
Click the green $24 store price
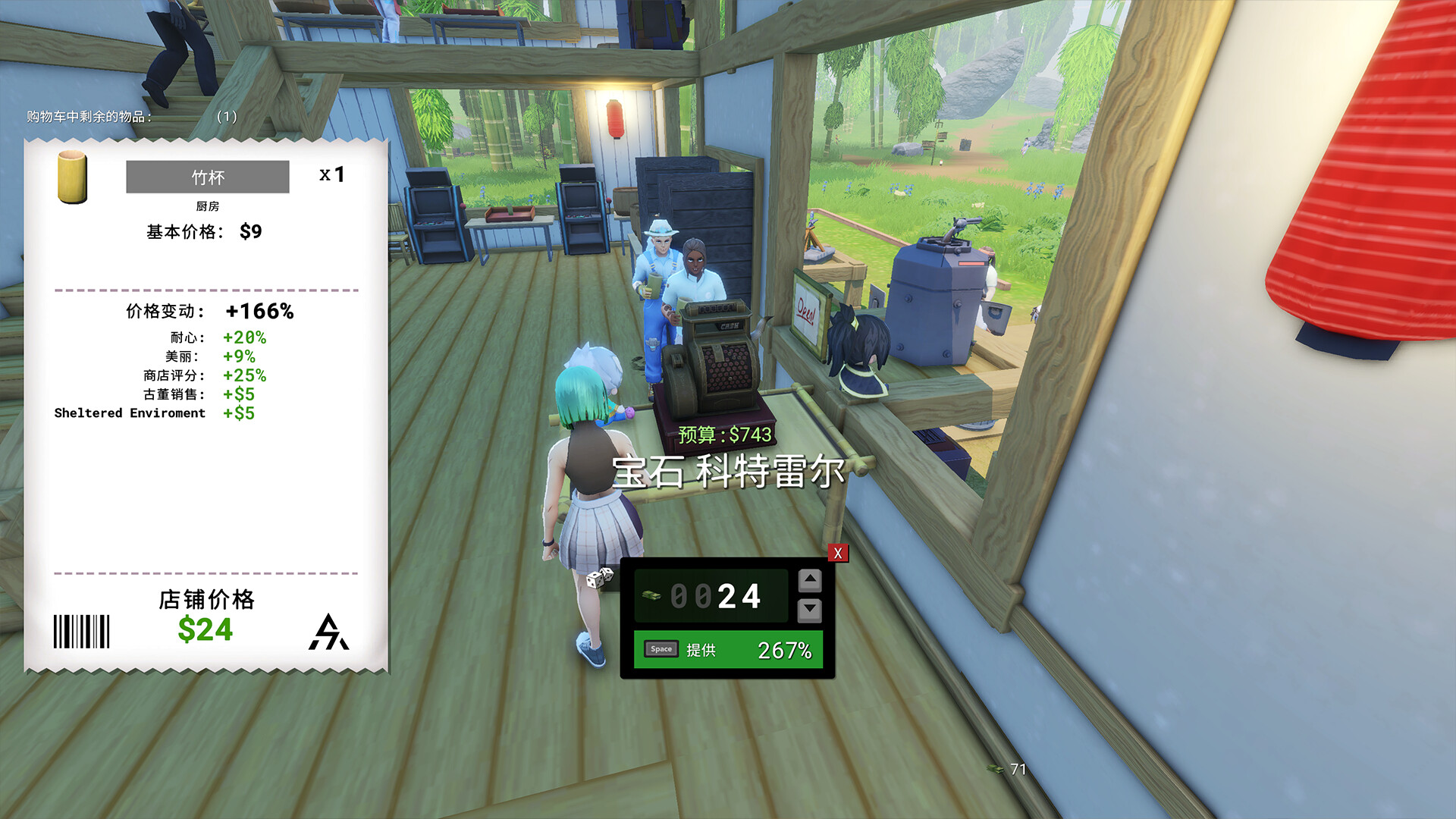click(x=206, y=629)
